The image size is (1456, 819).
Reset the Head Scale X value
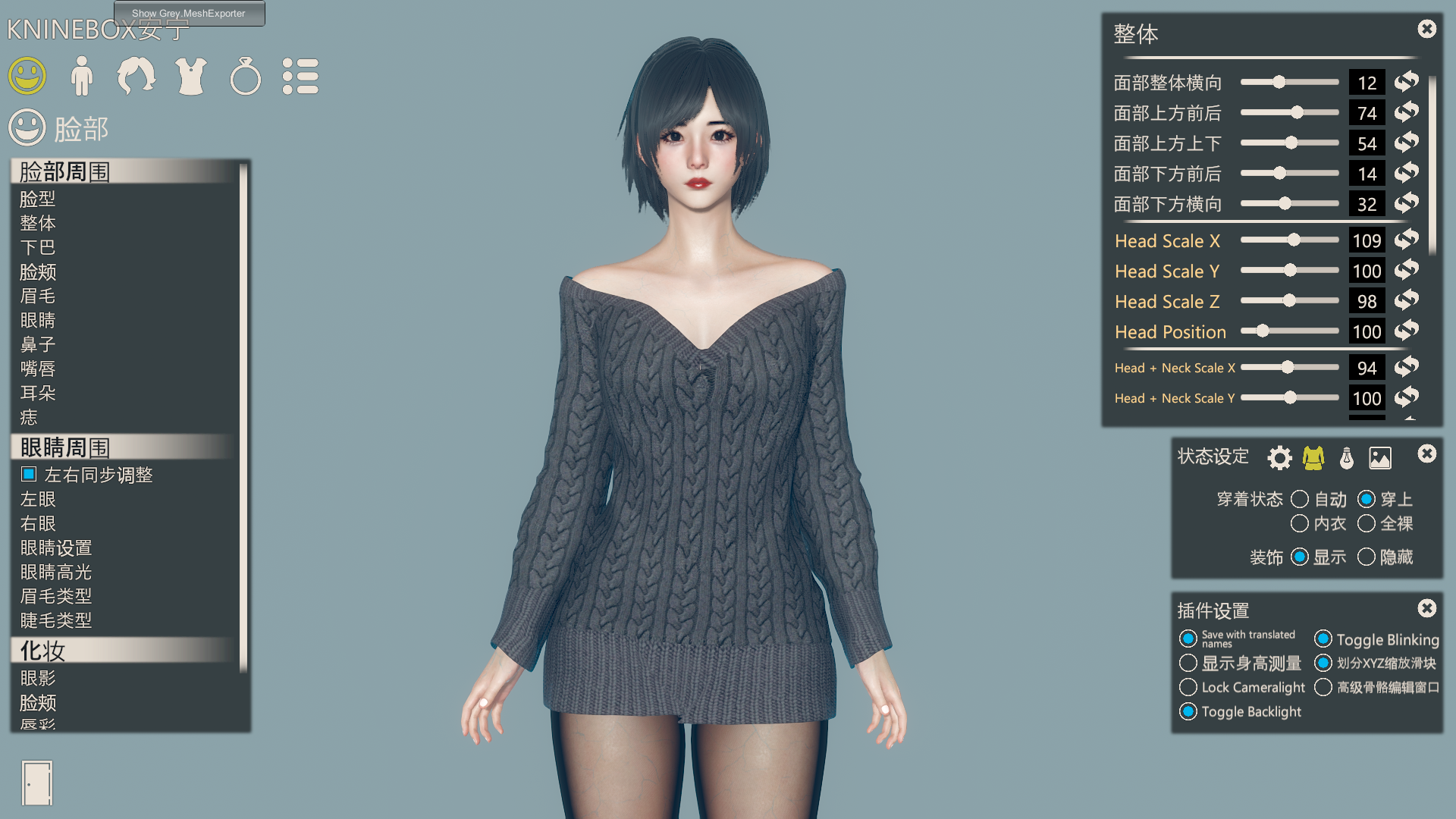point(1407,240)
